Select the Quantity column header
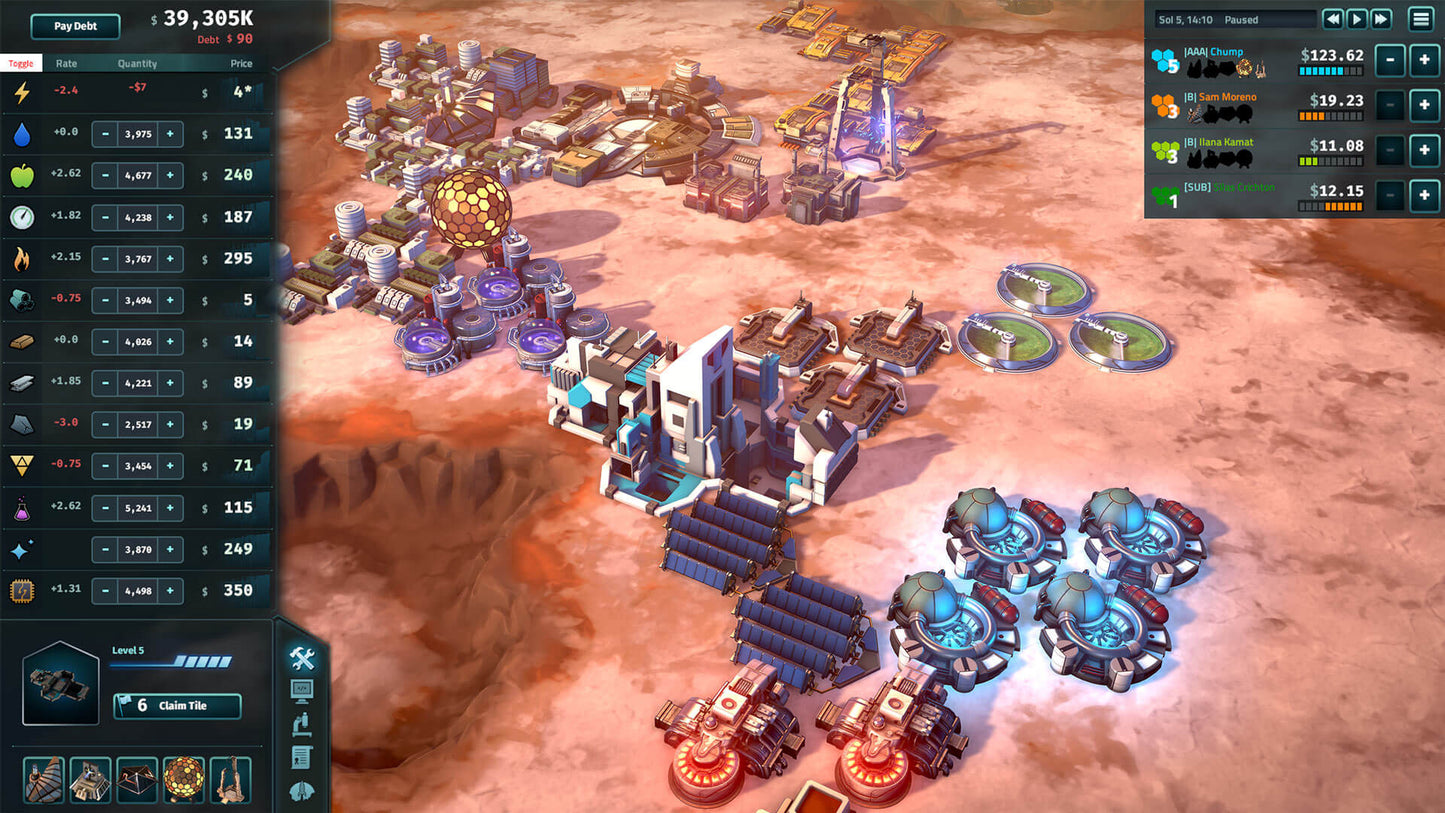 tap(137, 63)
